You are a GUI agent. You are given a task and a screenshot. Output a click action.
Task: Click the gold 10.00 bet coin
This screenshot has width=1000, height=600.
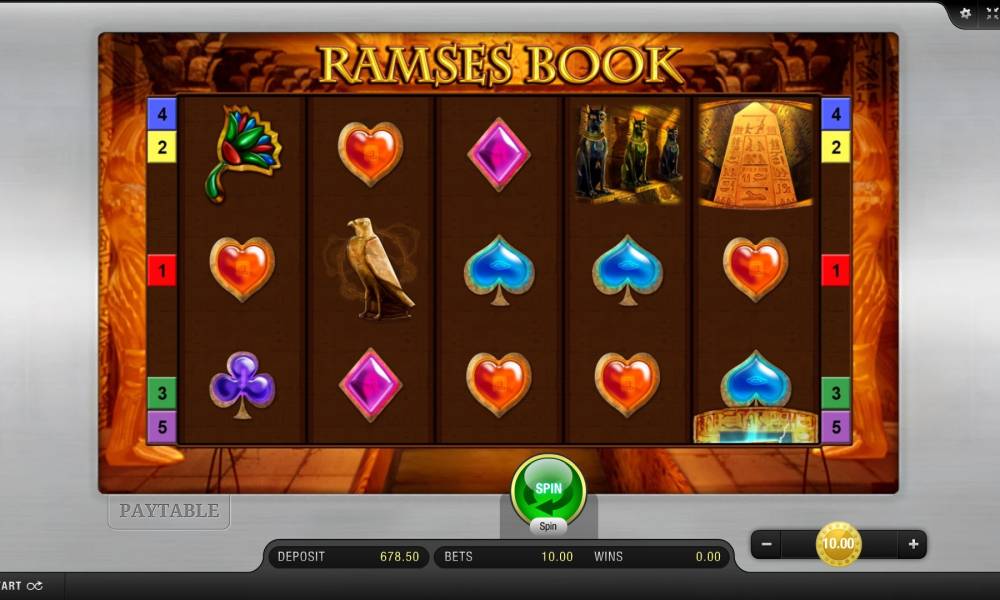[x=838, y=544]
